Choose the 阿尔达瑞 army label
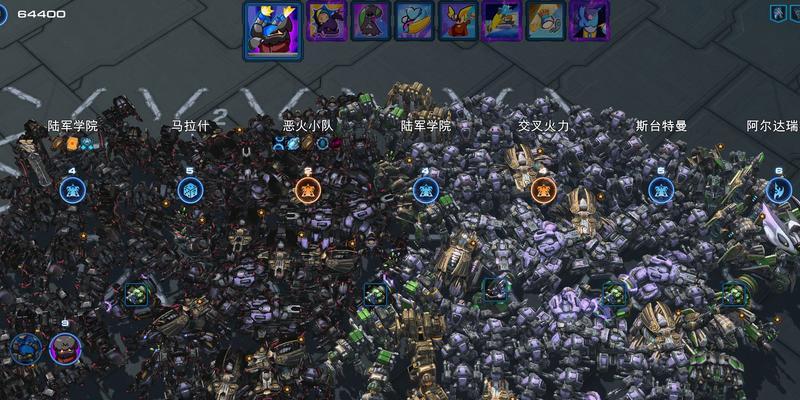 [x=772, y=127]
